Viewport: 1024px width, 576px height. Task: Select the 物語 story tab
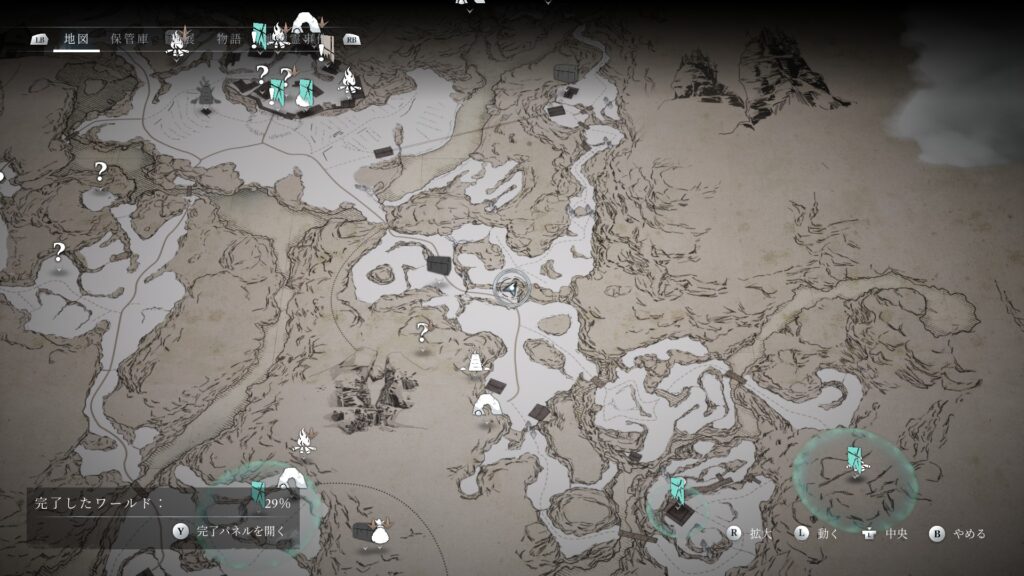229,40
